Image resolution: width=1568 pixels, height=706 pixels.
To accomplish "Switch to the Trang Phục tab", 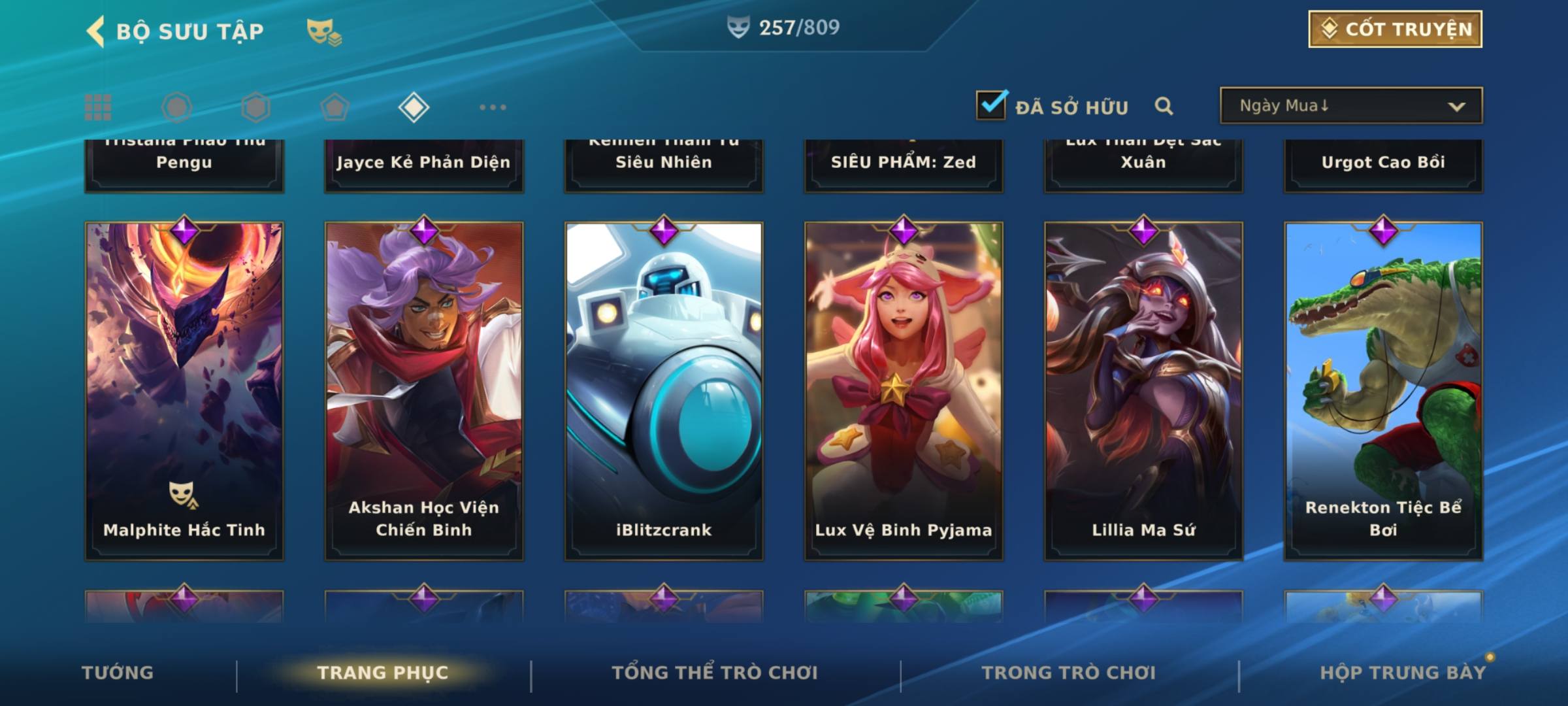I will tap(383, 673).
